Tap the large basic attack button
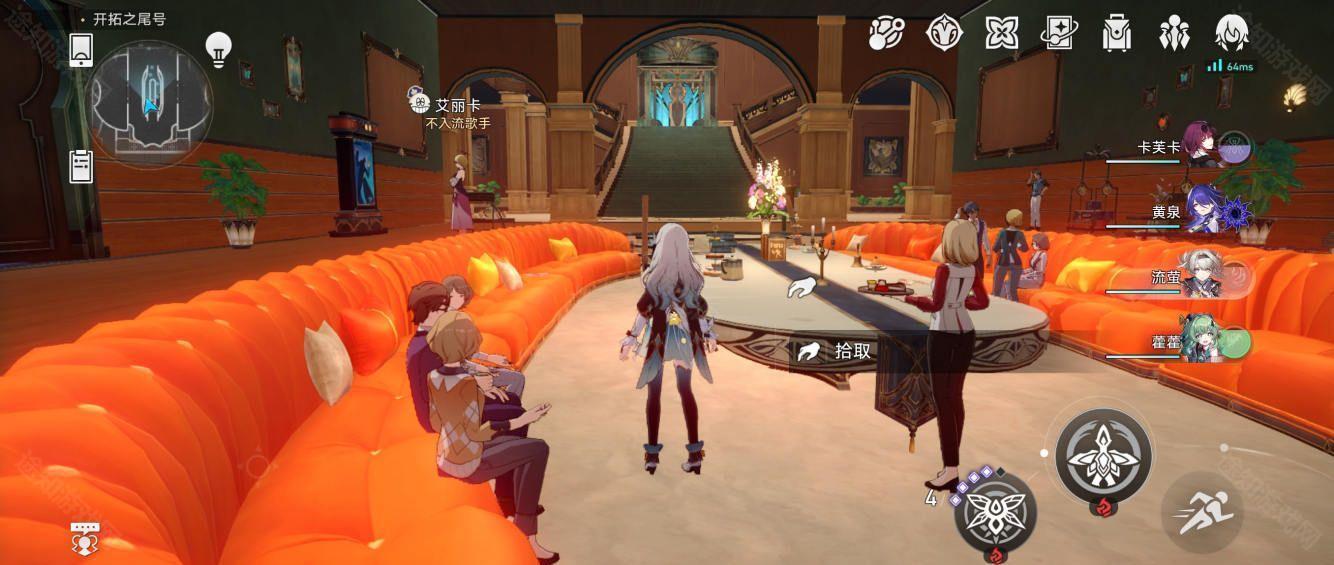 click(1103, 455)
